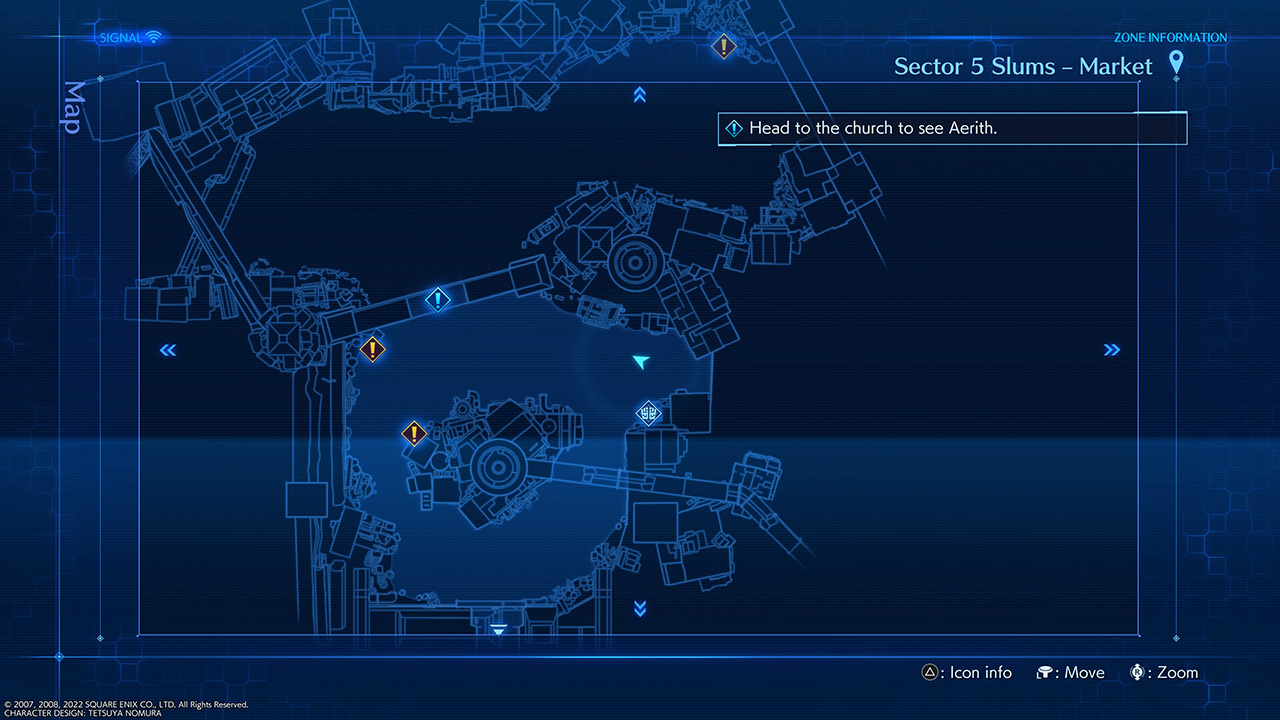Click the player position arrow marker

pyautogui.click(x=640, y=363)
